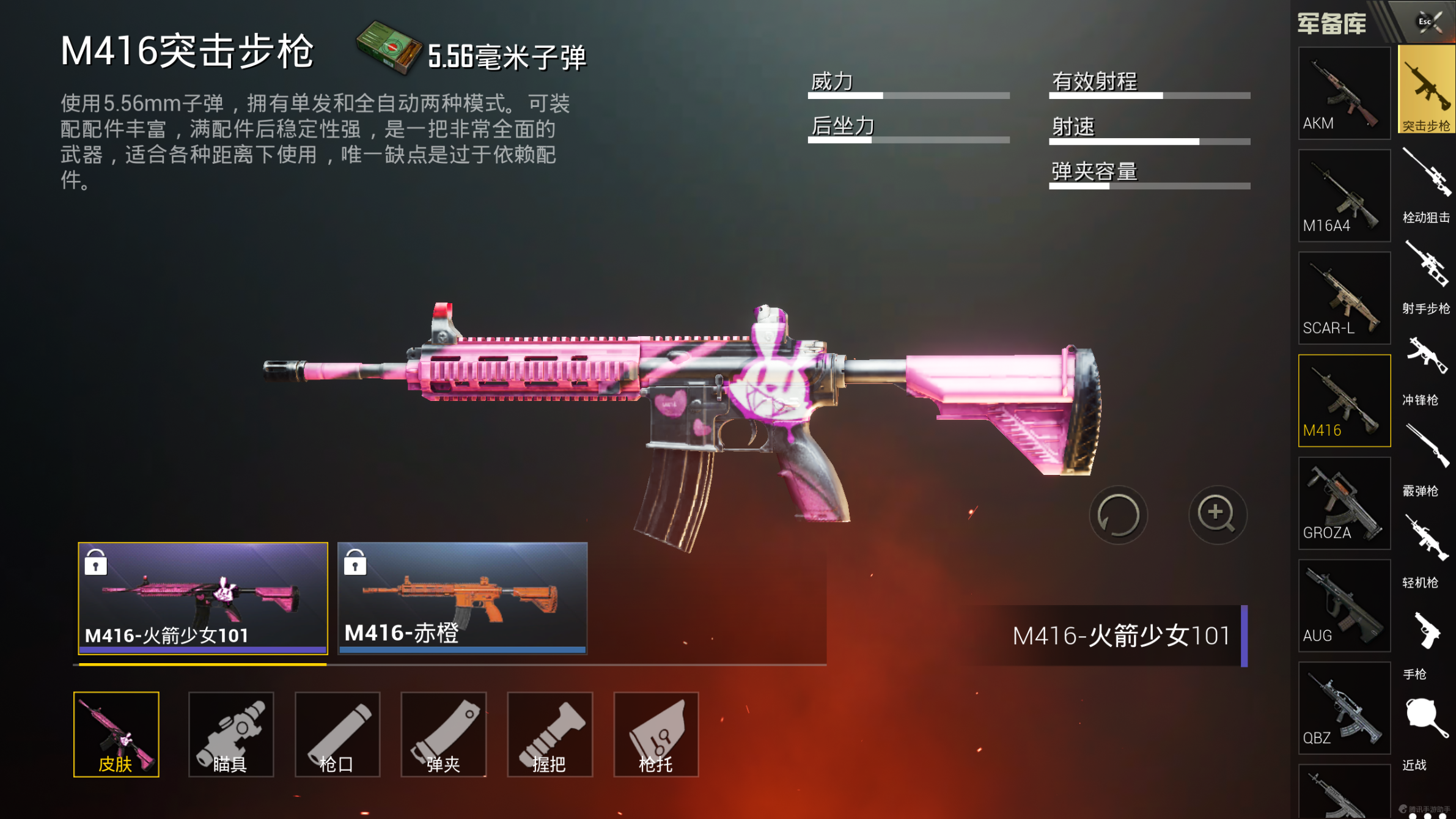Switch to the 弹夹 magazine slot
1456x819 pixels.
click(x=443, y=733)
